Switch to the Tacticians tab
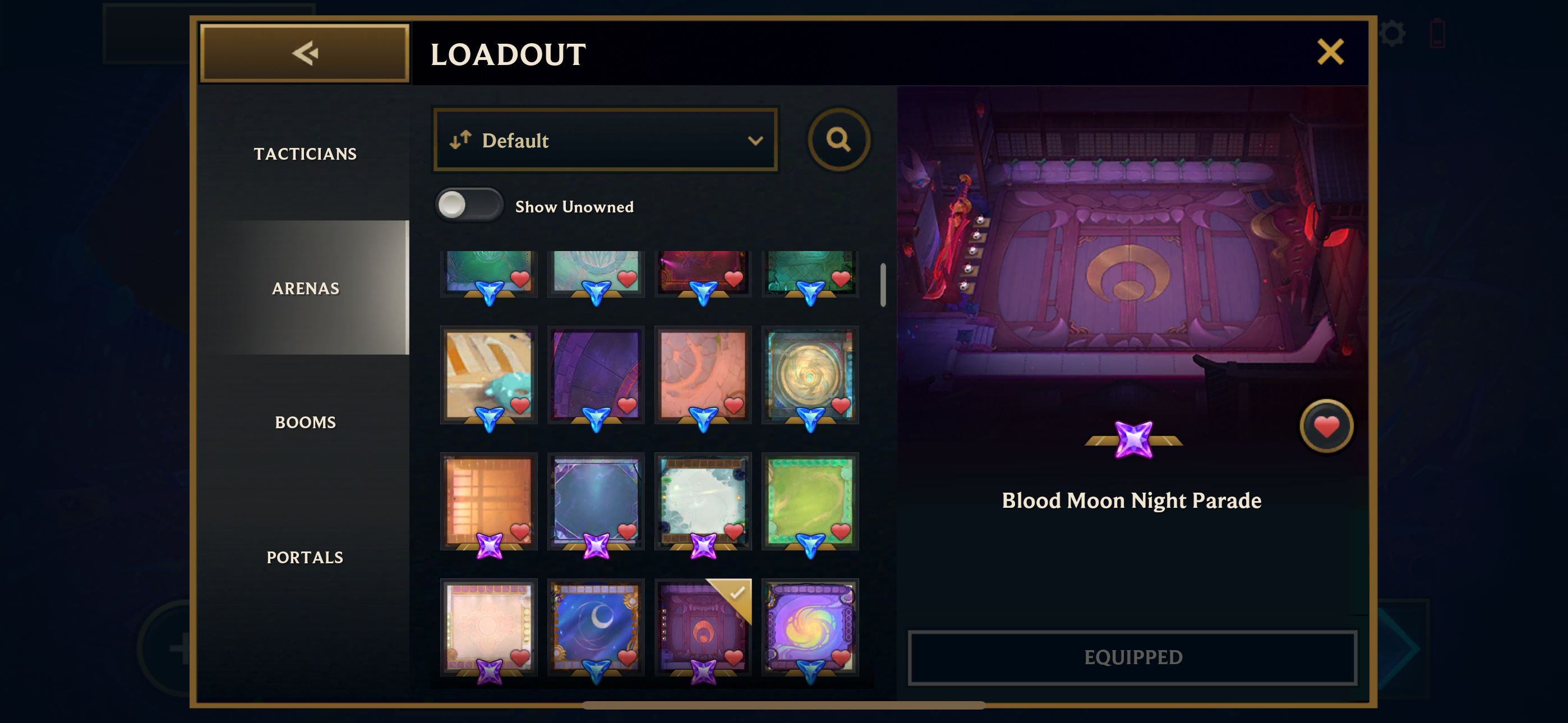This screenshot has width=1568, height=723. click(x=305, y=154)
